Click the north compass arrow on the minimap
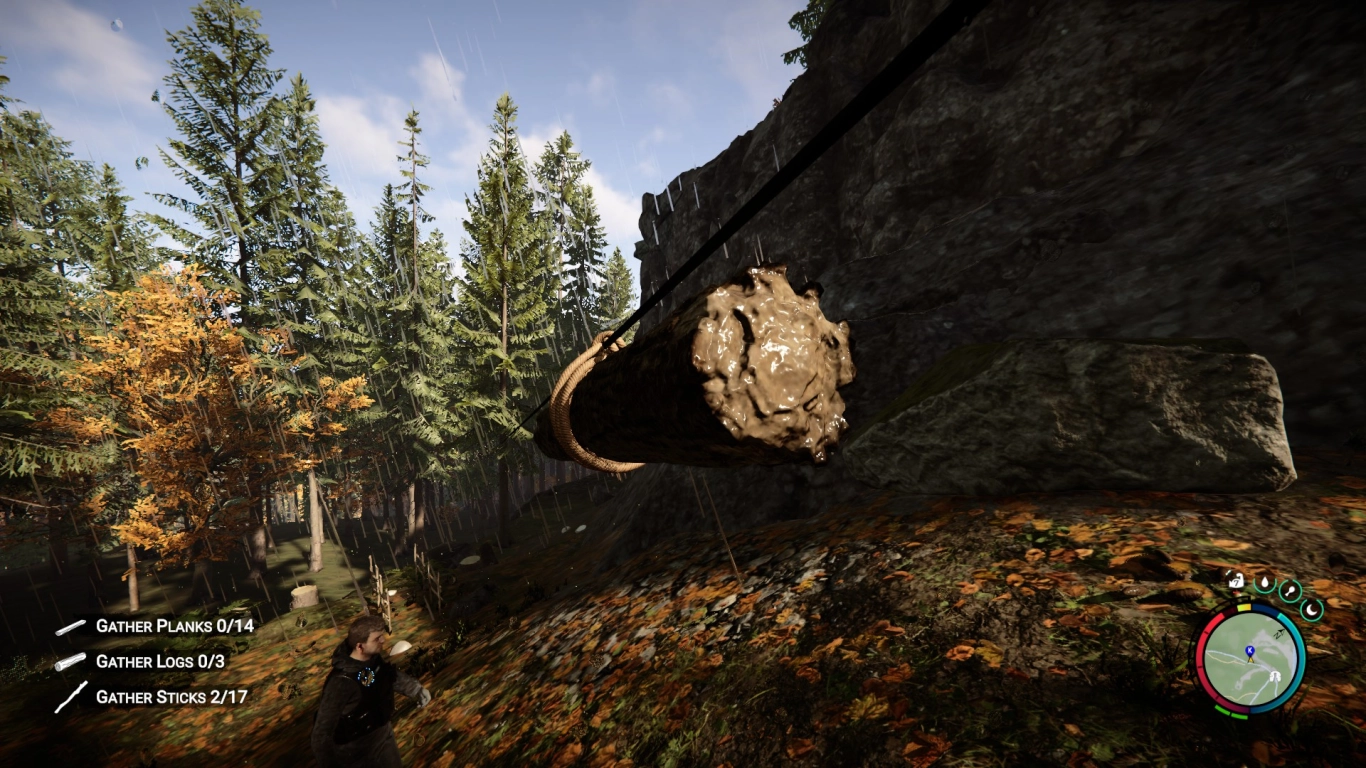This screenshot has height=768, width=1366. pos(1280,632)
